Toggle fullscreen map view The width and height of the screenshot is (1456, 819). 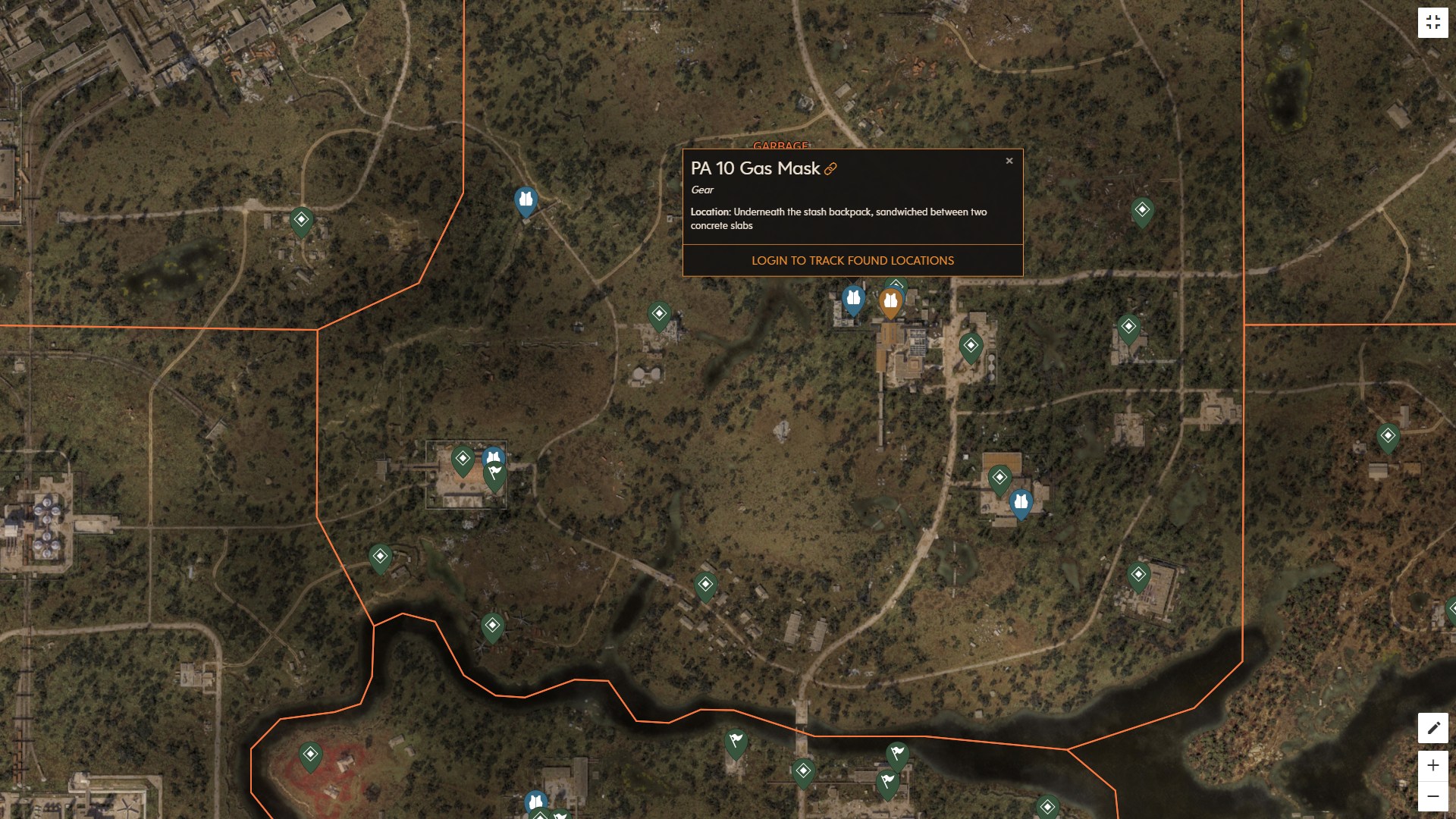point(1433,22)
